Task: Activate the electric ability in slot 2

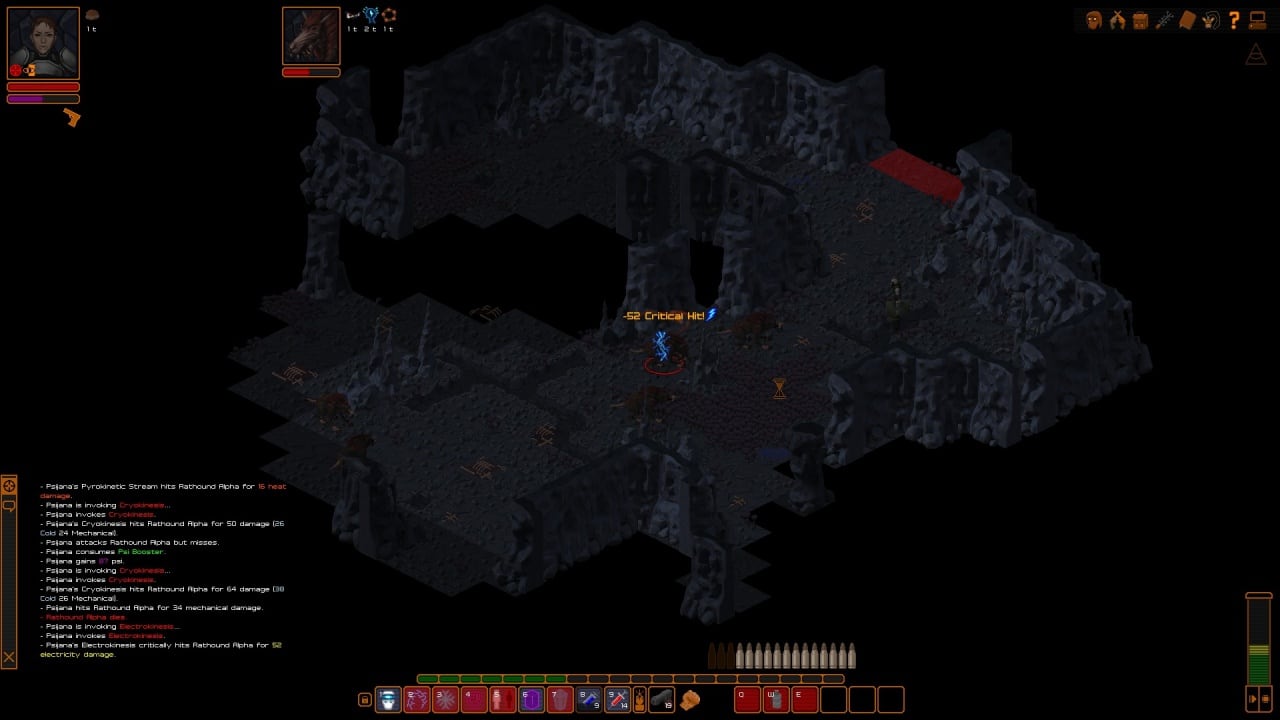Action: (x=416, y=700)
